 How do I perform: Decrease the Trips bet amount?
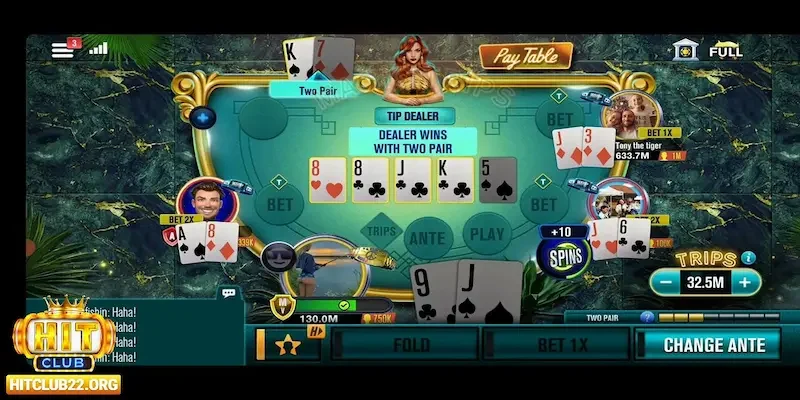(x=667, y=282)
